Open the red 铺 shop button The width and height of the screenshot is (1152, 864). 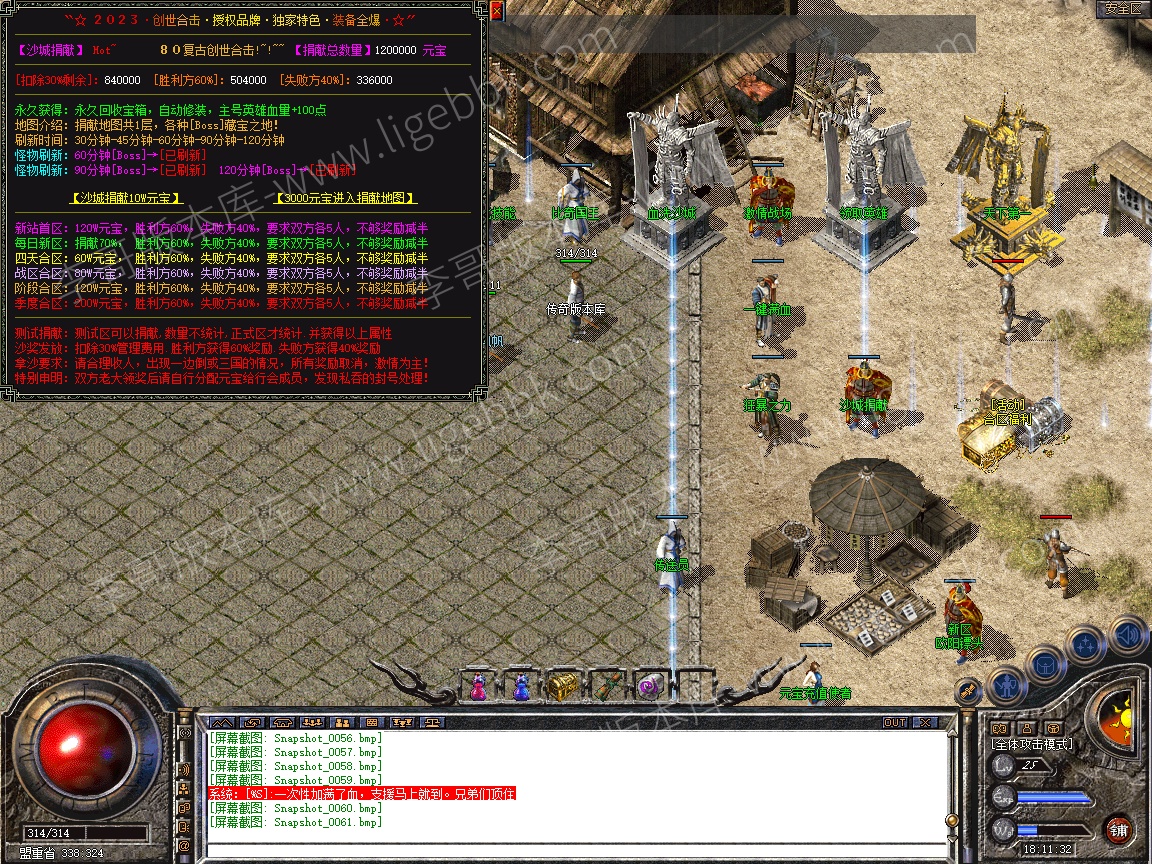pos(1119,829)
